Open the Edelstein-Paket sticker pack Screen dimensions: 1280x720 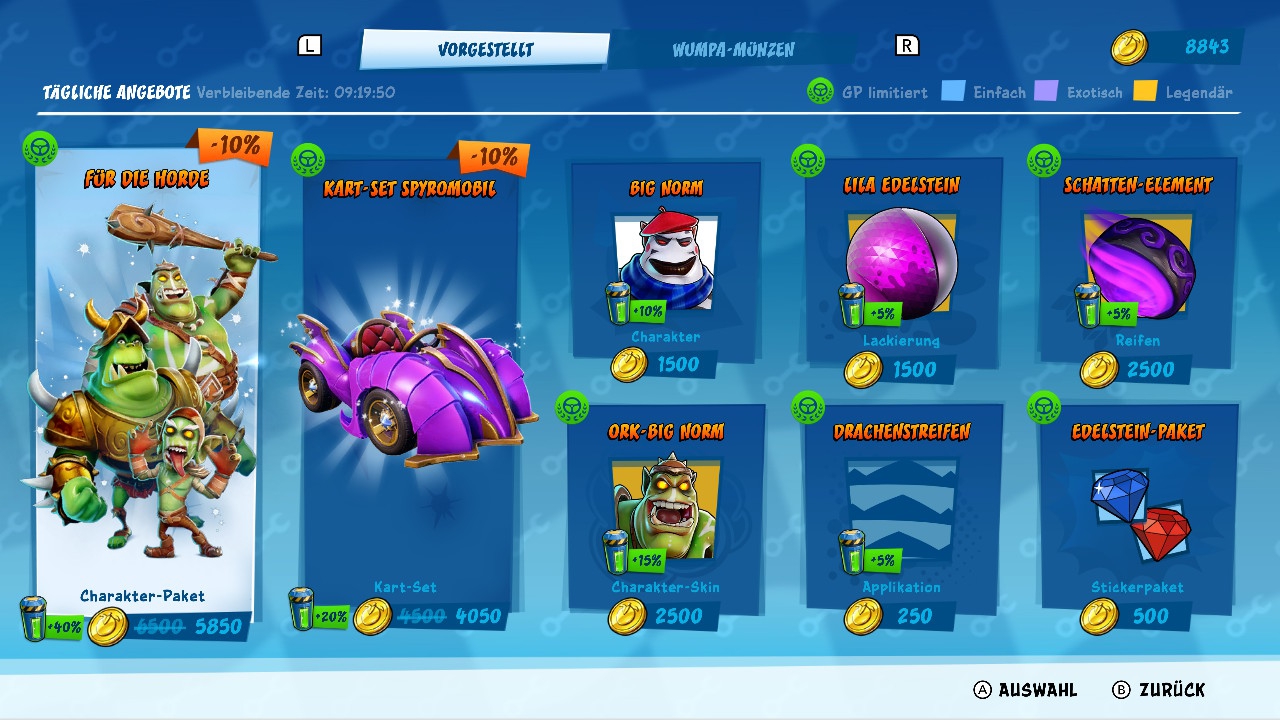click(x=1138, y=508)
